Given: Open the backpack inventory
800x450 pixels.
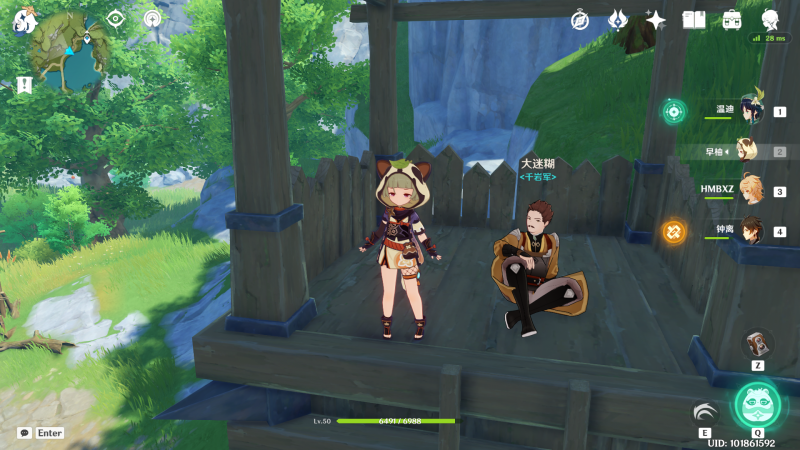Looking at the screenshot, I should (732, 19).
